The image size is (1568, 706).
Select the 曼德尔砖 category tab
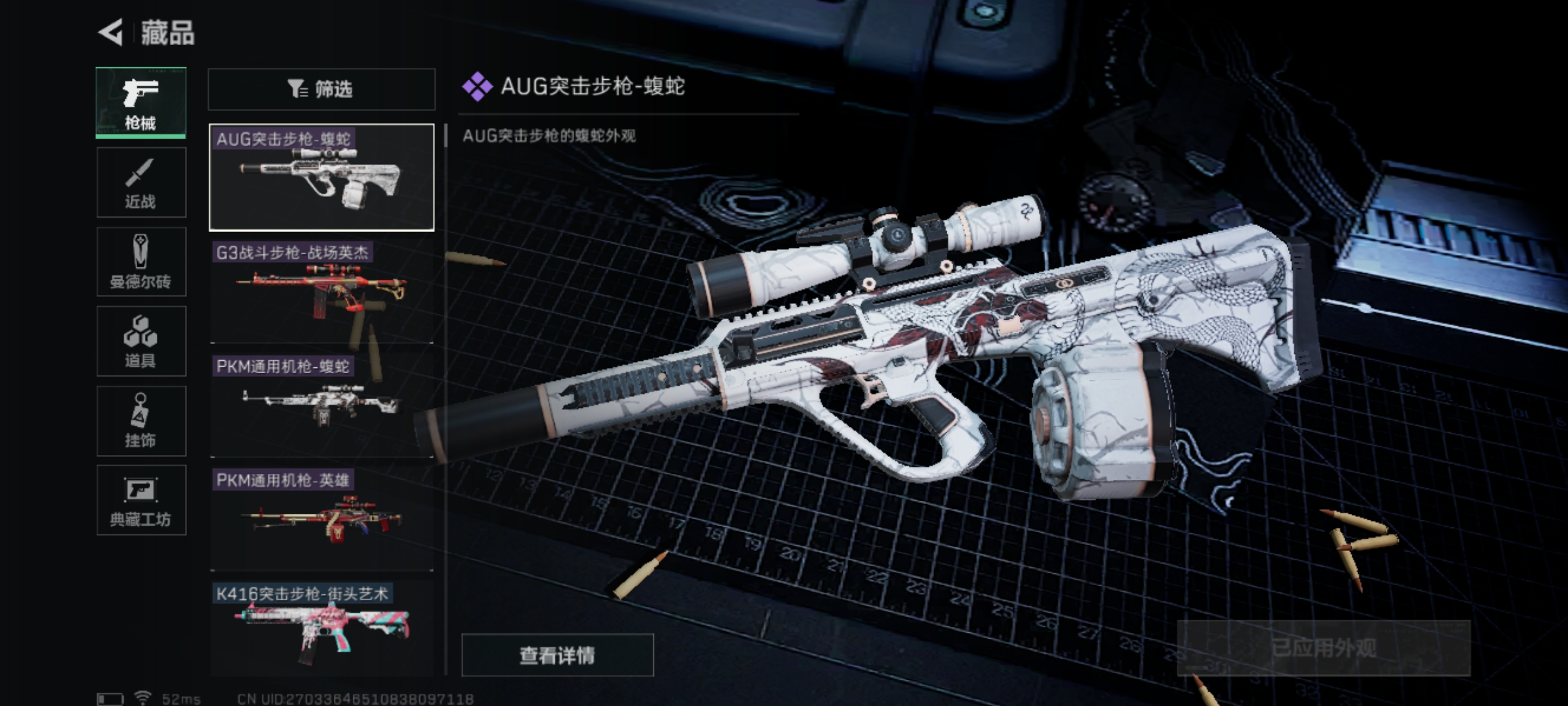click(x=140, y=262)
